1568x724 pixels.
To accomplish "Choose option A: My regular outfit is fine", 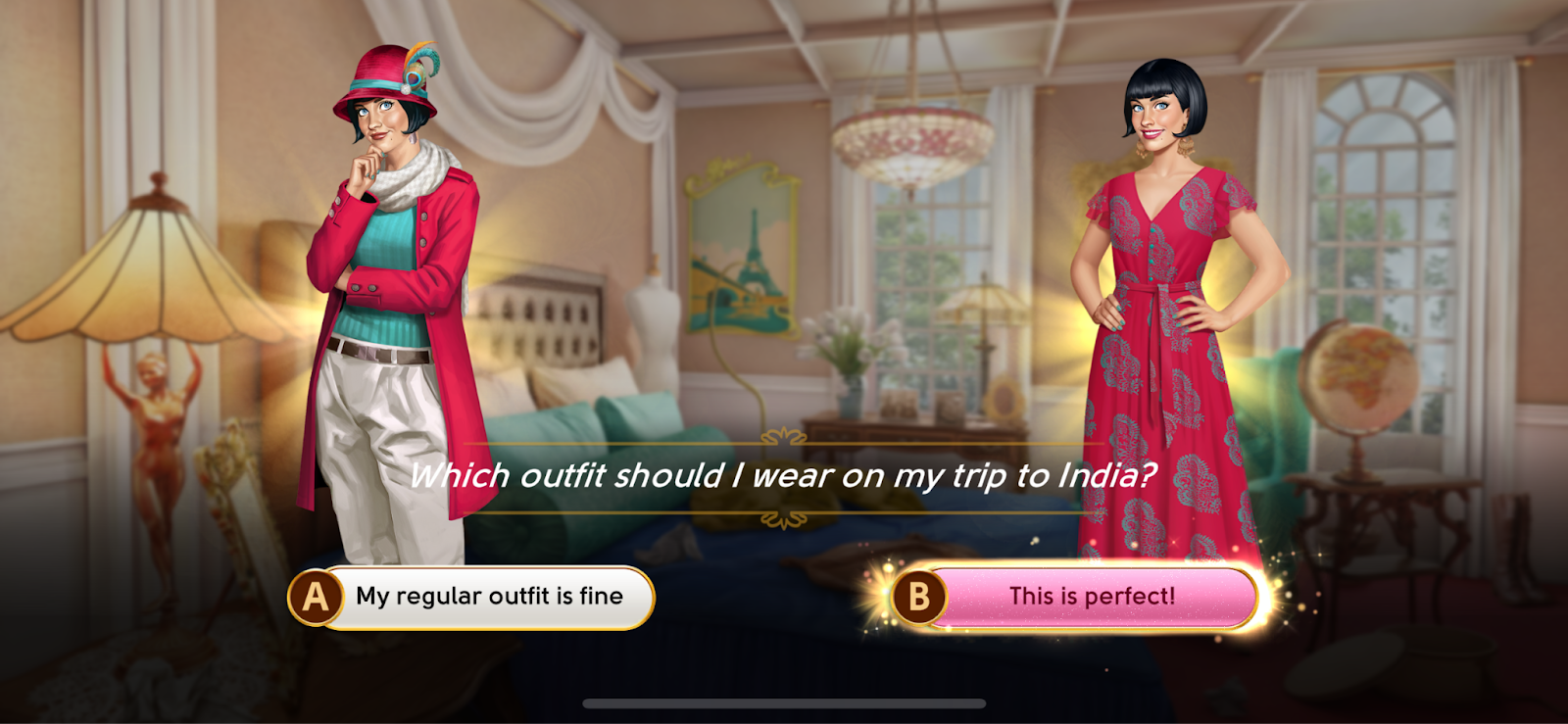I will 472,597.
